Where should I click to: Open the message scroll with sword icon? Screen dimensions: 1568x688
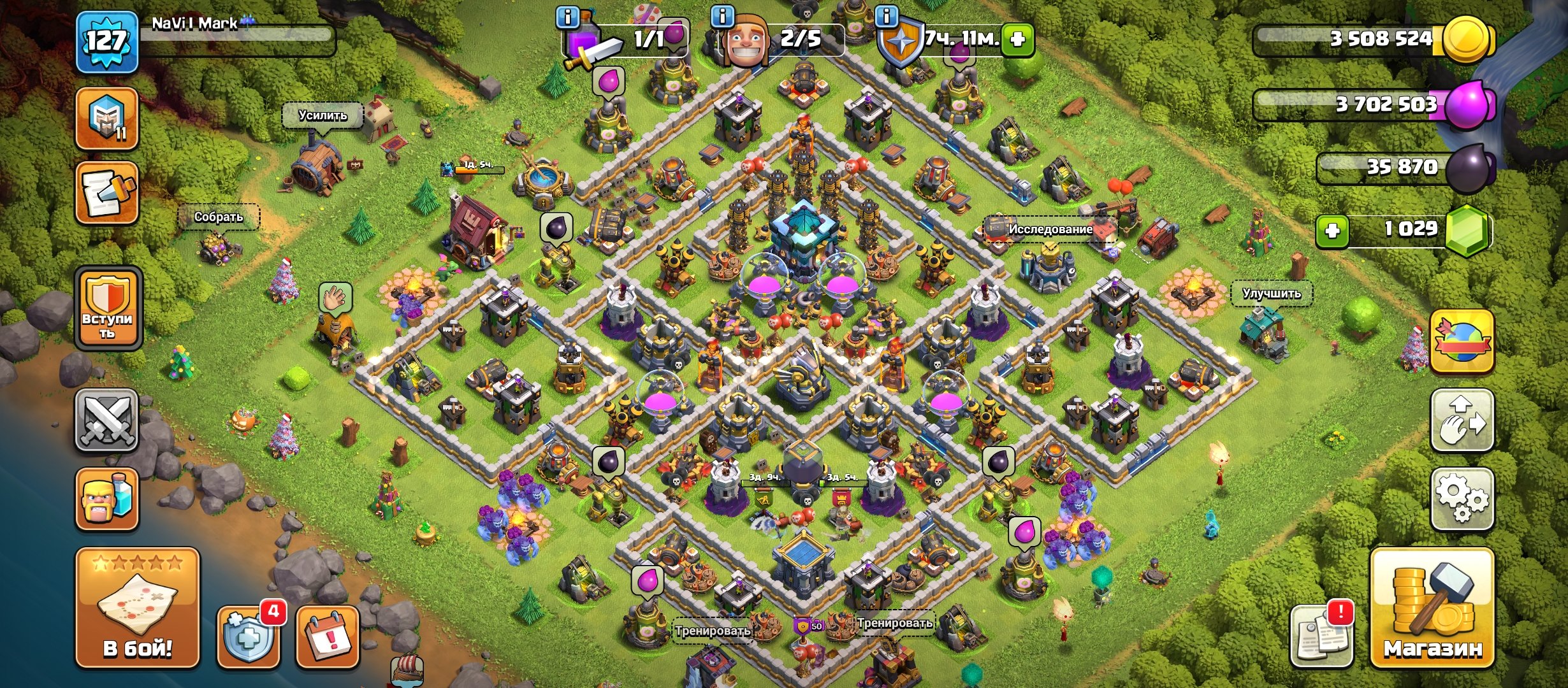[107, 194]
